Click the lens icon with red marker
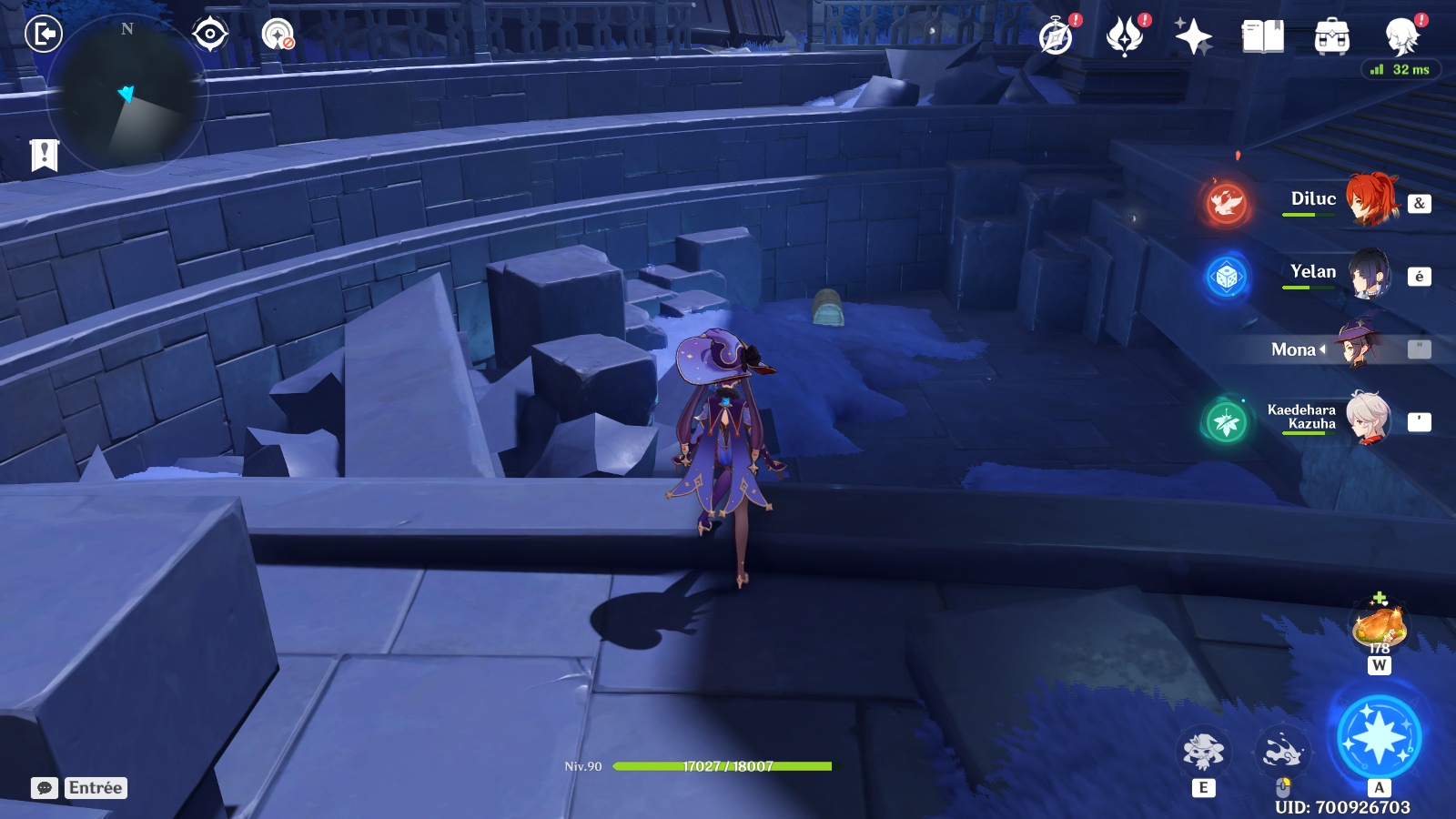The width and height of the screenshot is (1456, 819). 278,35
